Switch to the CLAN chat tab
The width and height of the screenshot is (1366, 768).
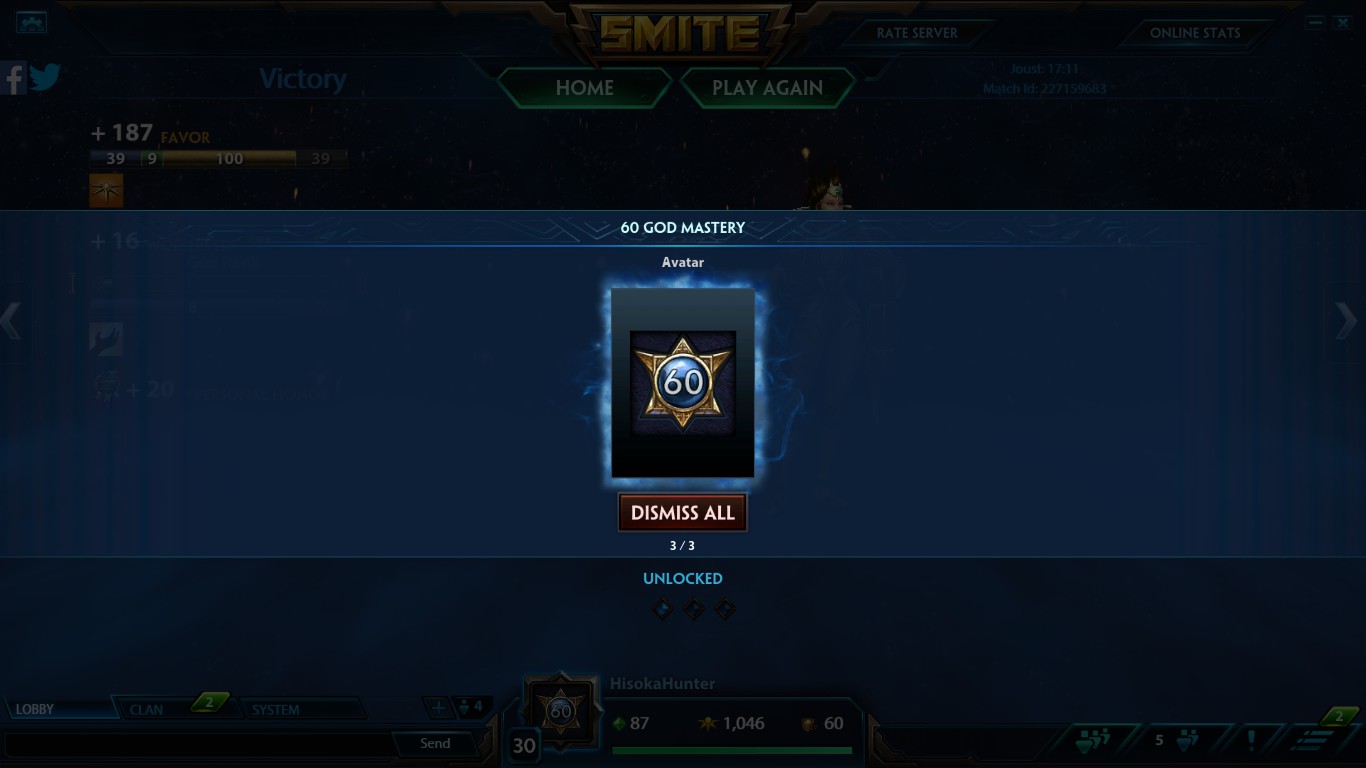(147, 708)
